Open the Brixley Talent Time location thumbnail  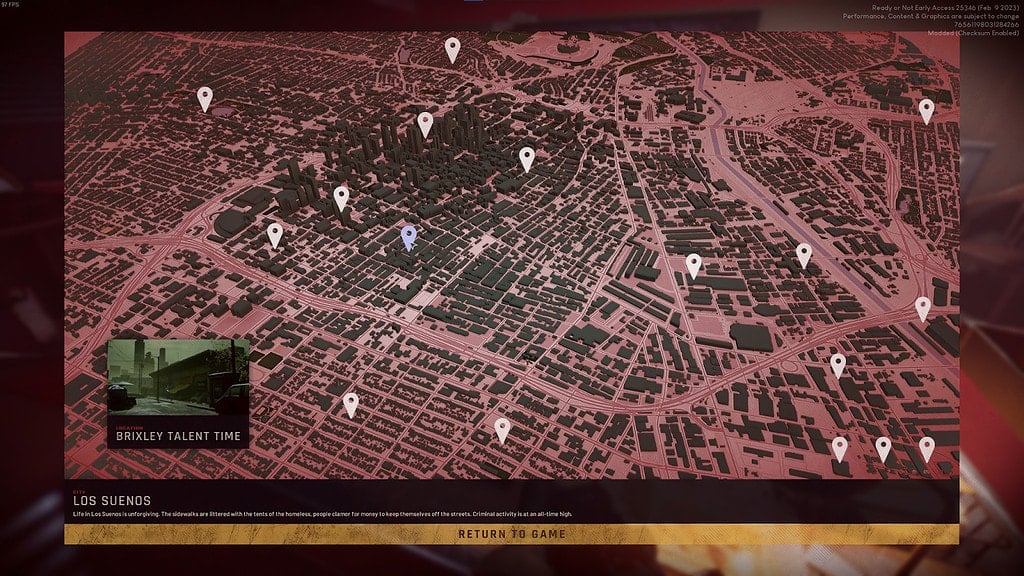pyautogui.click(x=178, y=393)
